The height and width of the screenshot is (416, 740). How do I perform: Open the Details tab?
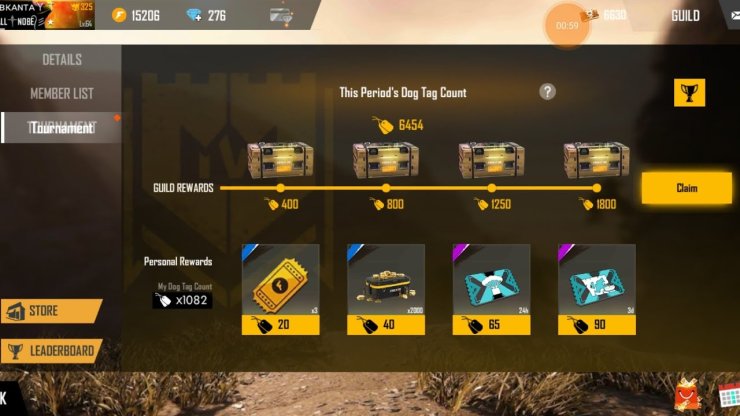pos(61,60)
